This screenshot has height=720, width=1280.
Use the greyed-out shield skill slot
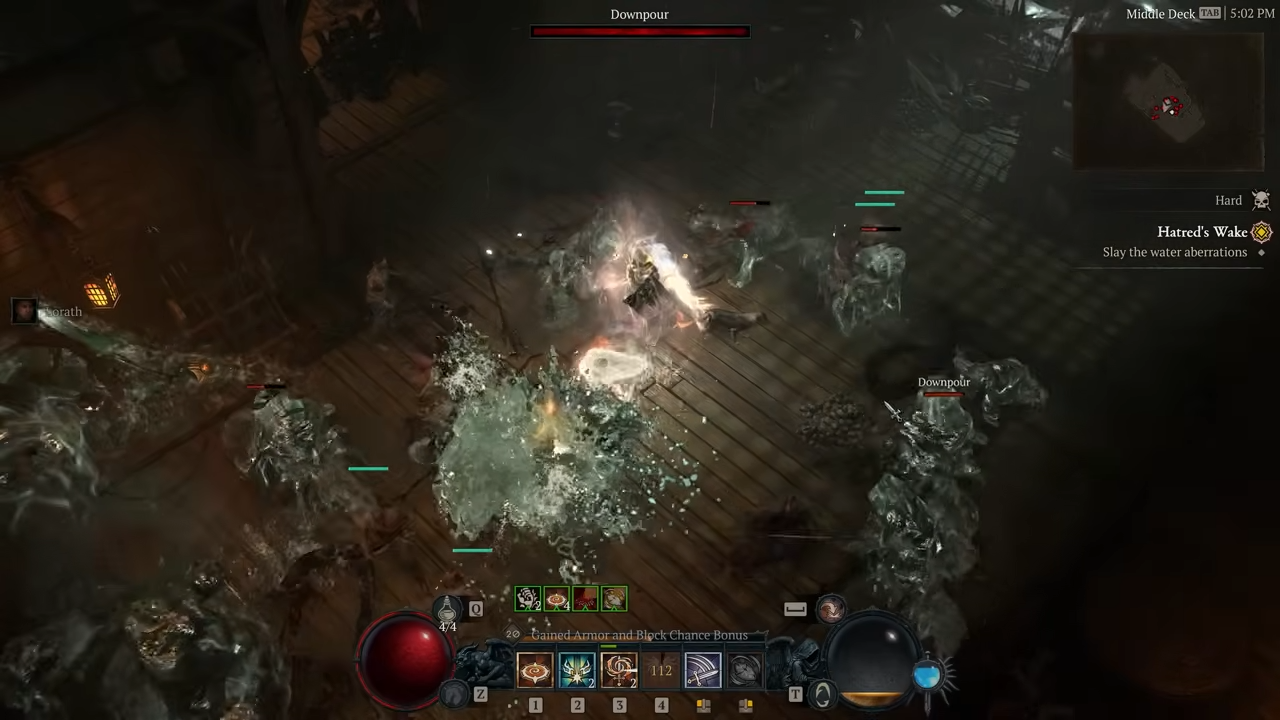(x=745, y=670)
